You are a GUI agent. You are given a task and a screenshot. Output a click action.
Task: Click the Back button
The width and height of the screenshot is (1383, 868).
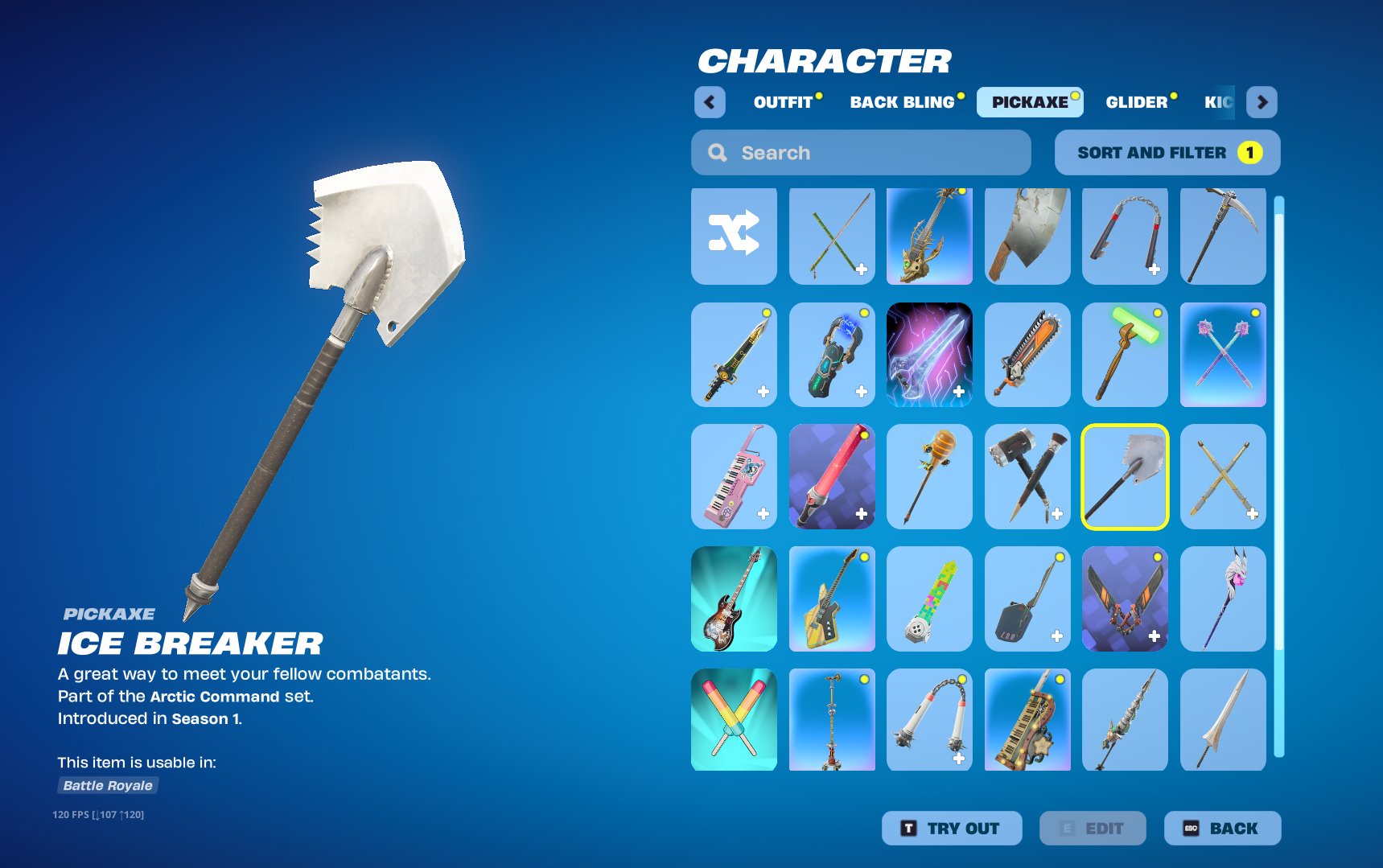click(x=1222, y=828)
